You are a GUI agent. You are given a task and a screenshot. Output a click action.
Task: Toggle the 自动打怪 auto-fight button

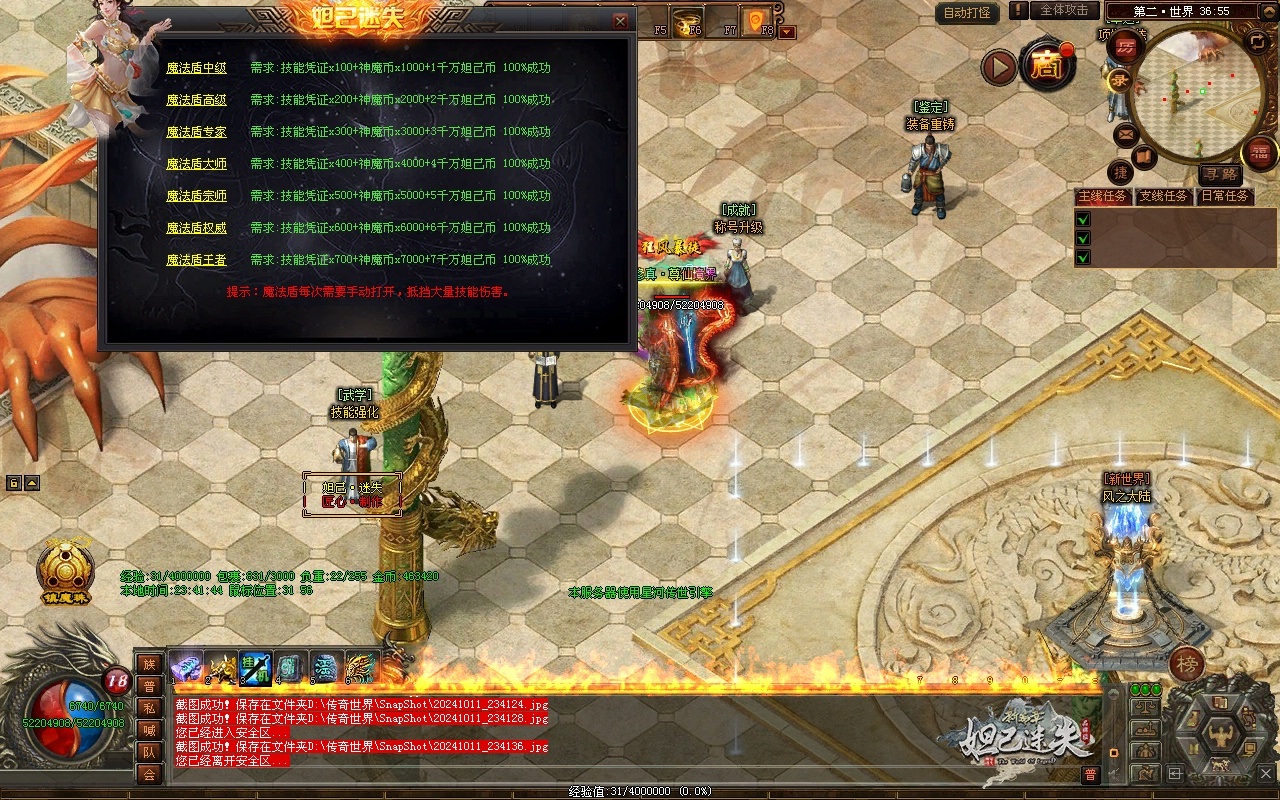click(x=967, y=13)
